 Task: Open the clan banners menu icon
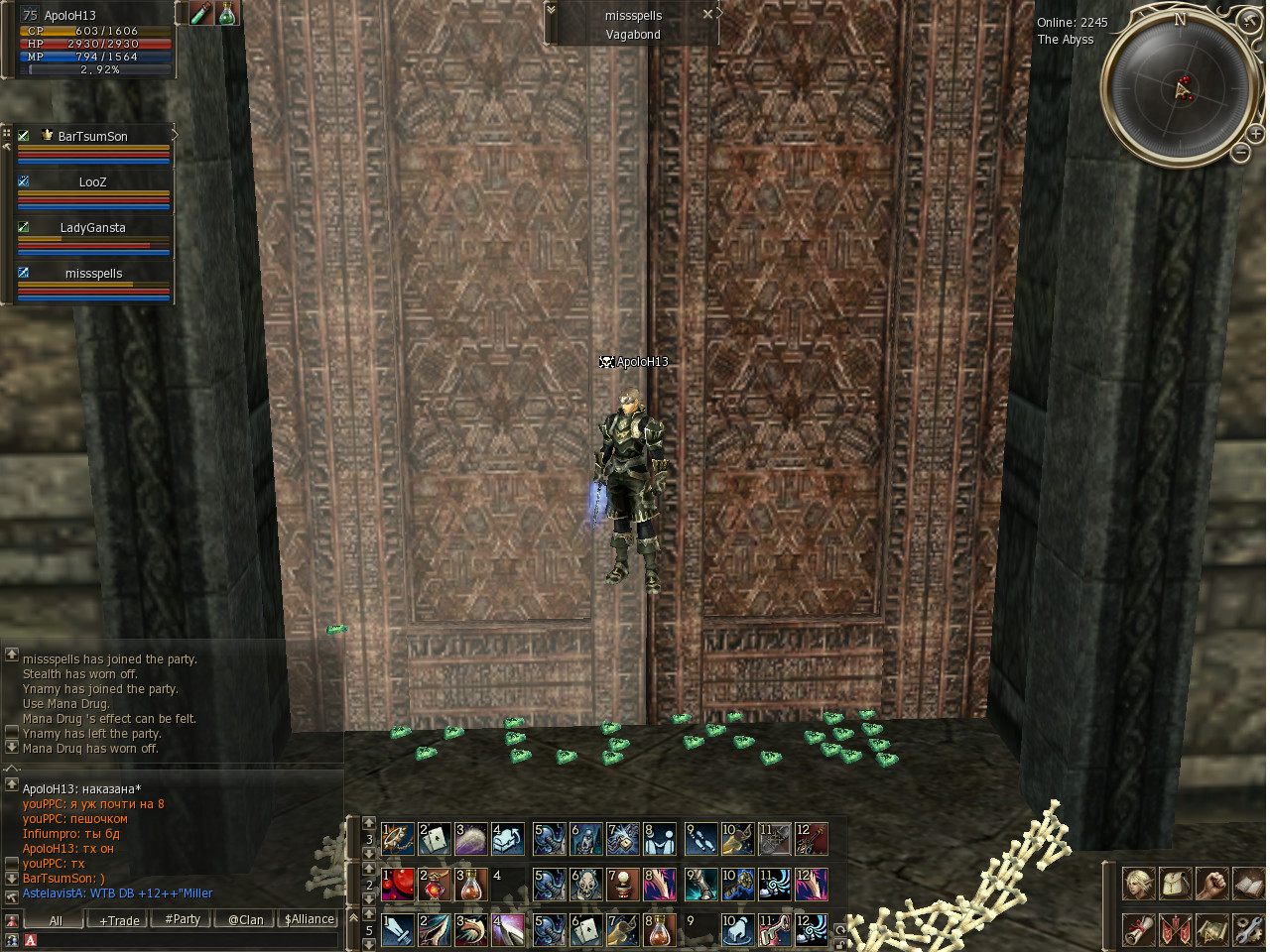pyautogui.click(x=1175, y=929)
